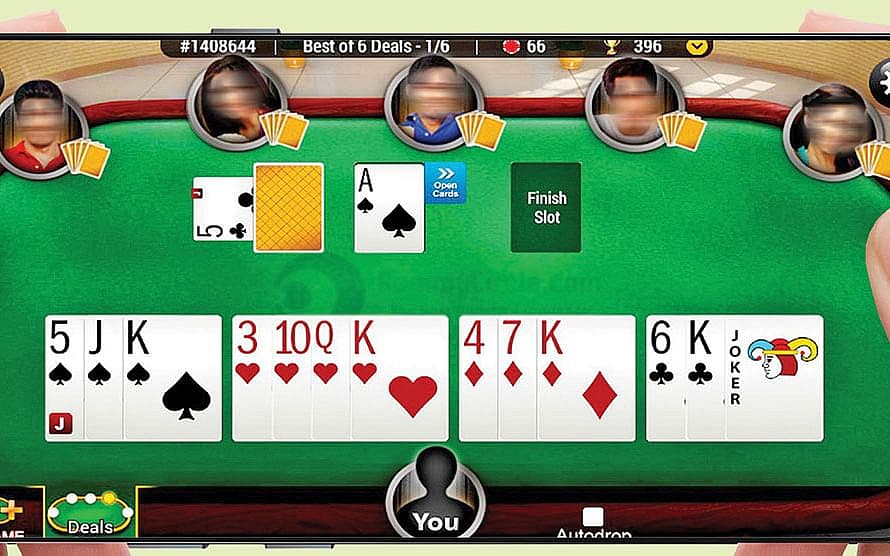This screenshot has height=556, width=890.
Task: Open the Deals scoreboard
Action: [90, 513]
